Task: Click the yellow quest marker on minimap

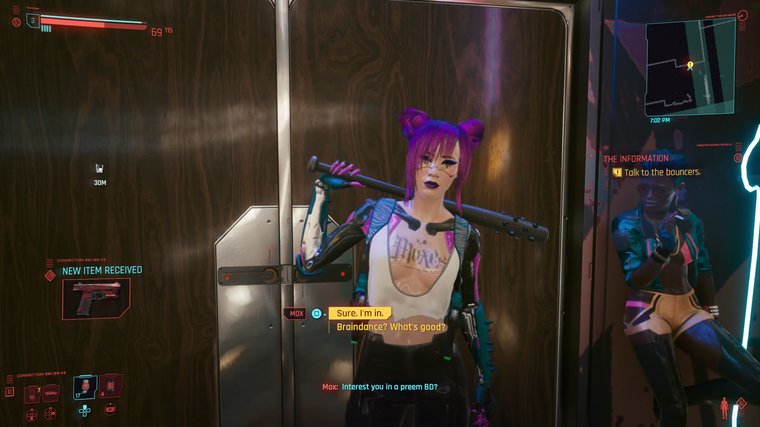Action: [690, 64]
